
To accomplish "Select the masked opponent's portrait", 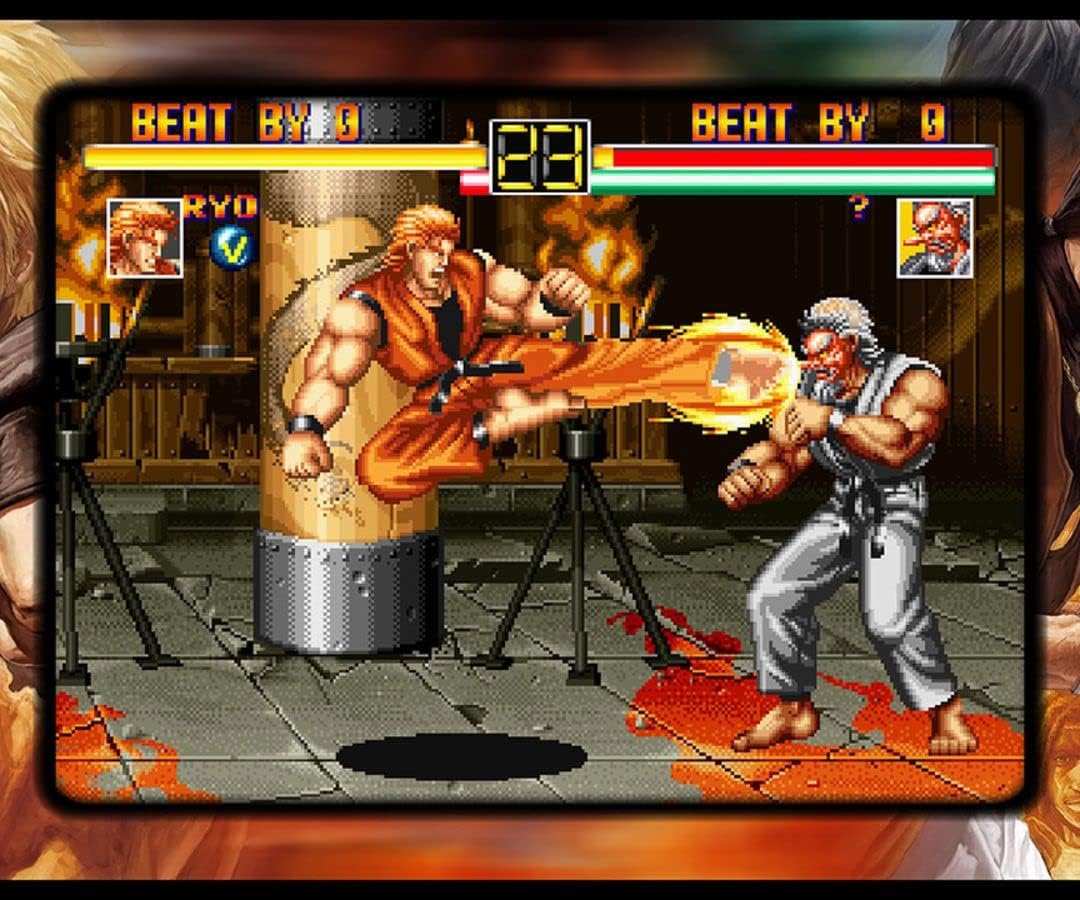I will tap(934, 238).
